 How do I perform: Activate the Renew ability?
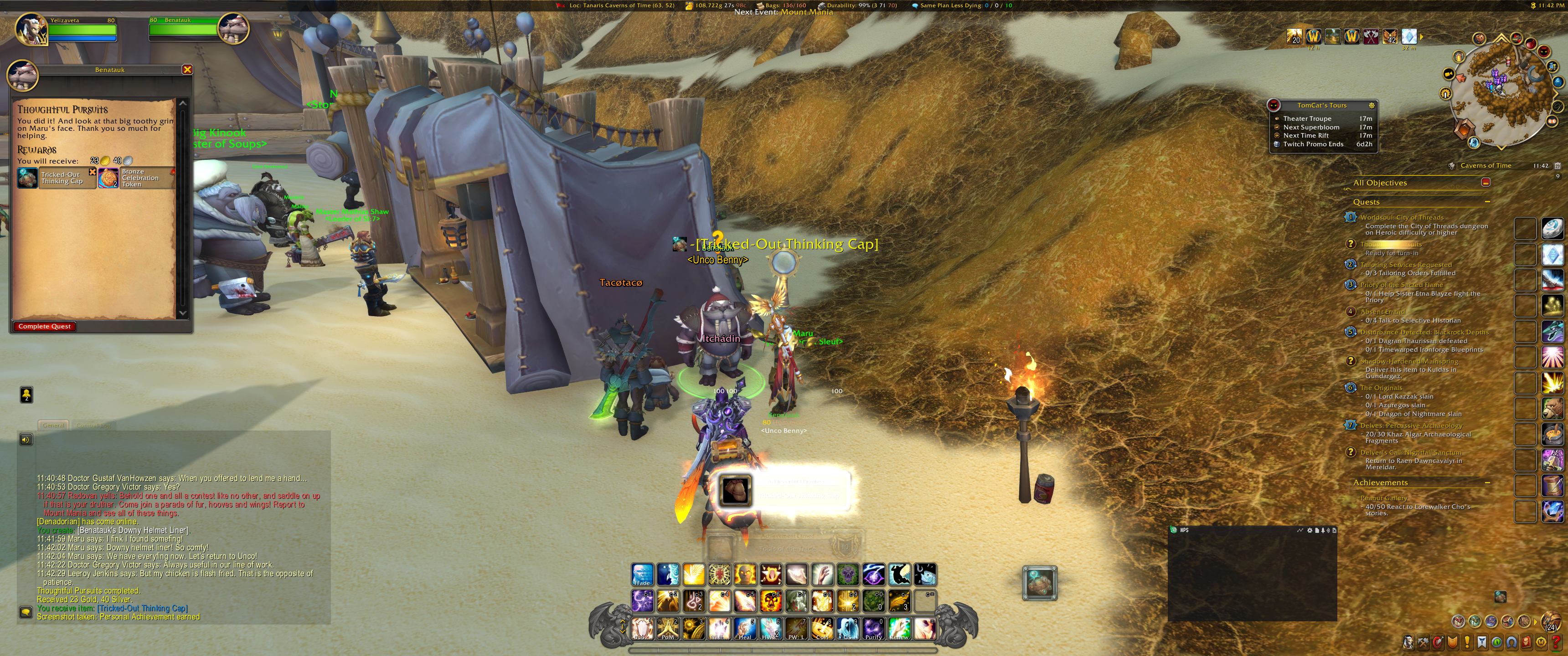tap(899, 628)
